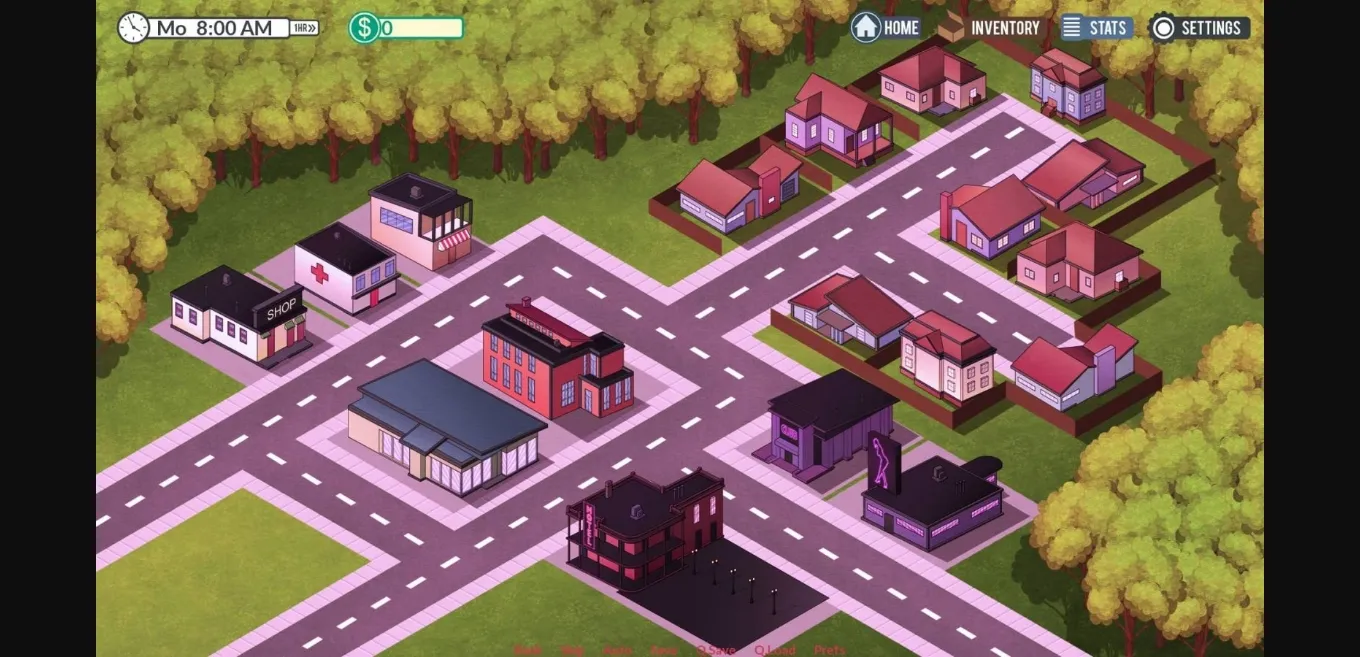This screenshot has height=657, width=1360.
Task: Visit the red cross hospital building
Action: (344, 270)
